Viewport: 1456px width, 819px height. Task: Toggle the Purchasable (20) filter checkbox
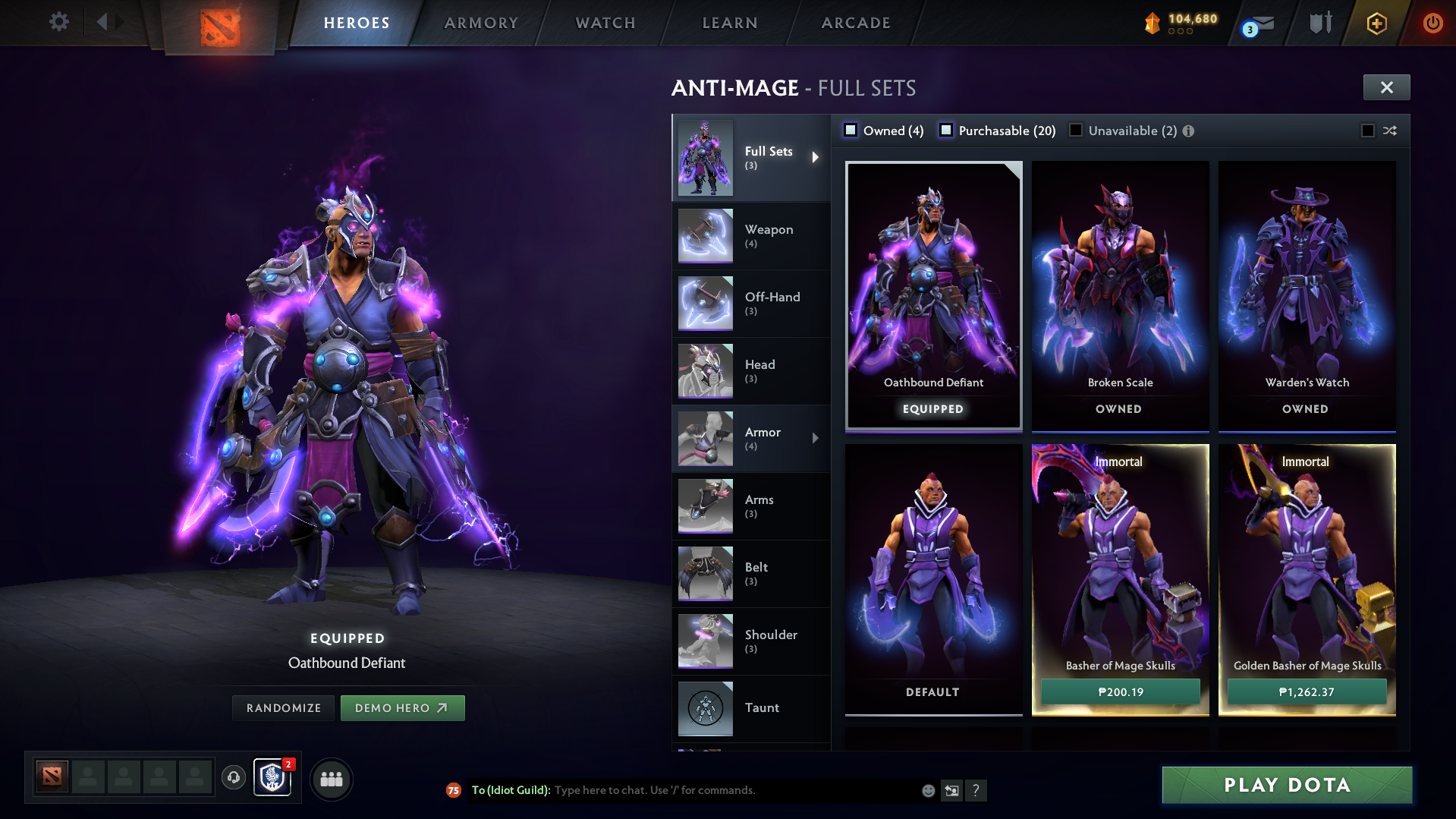(946, 130)
